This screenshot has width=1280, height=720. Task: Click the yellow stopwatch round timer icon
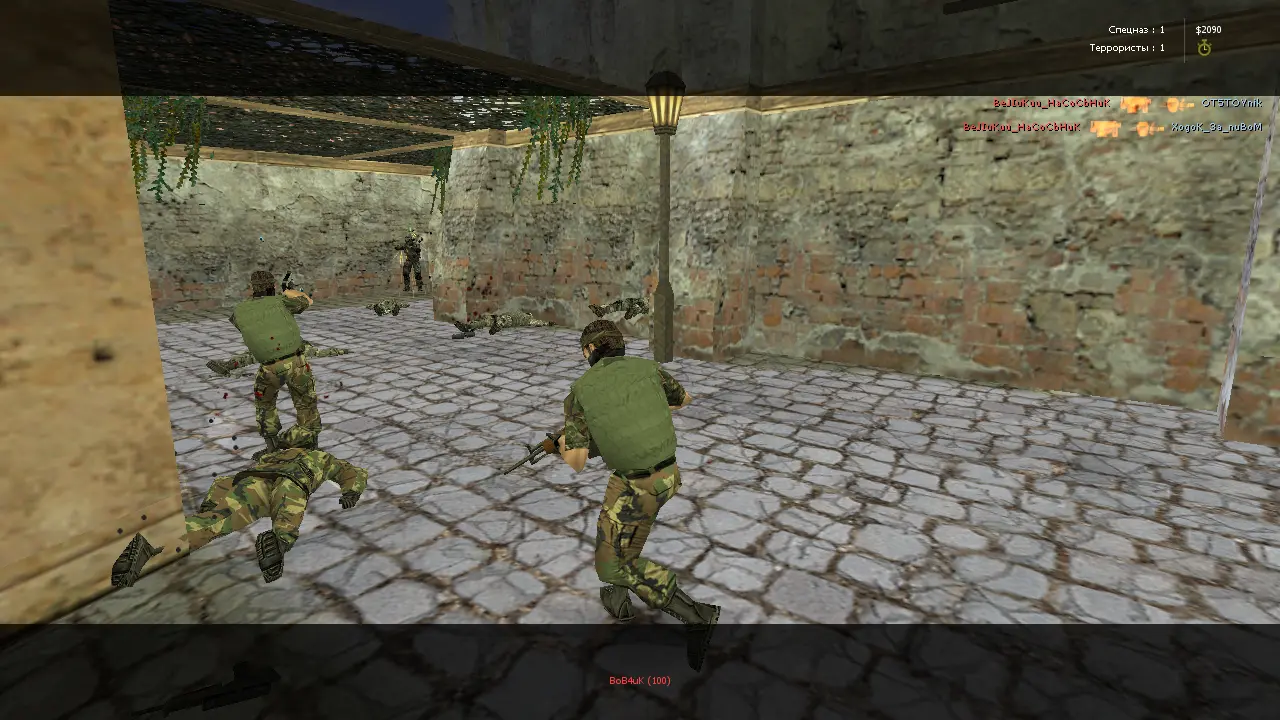pyautogui.click(x=1204, y=48)
